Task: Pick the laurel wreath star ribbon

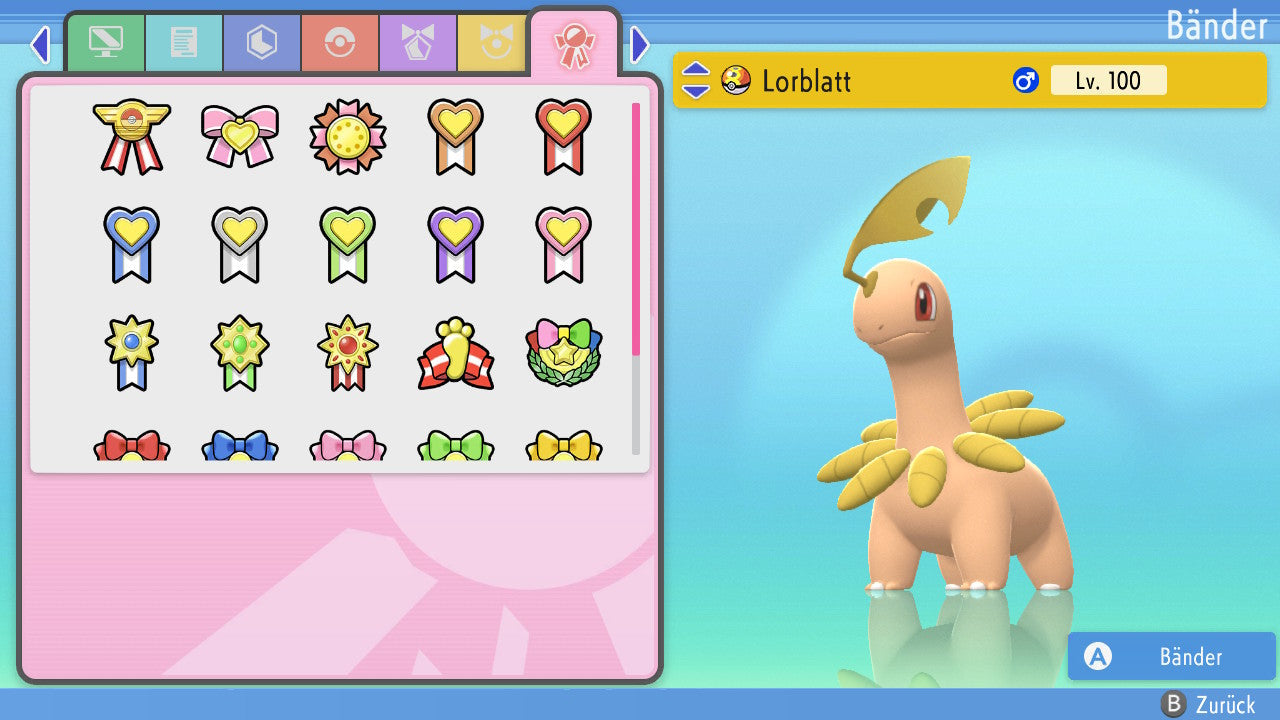Action: coord(563,354)
